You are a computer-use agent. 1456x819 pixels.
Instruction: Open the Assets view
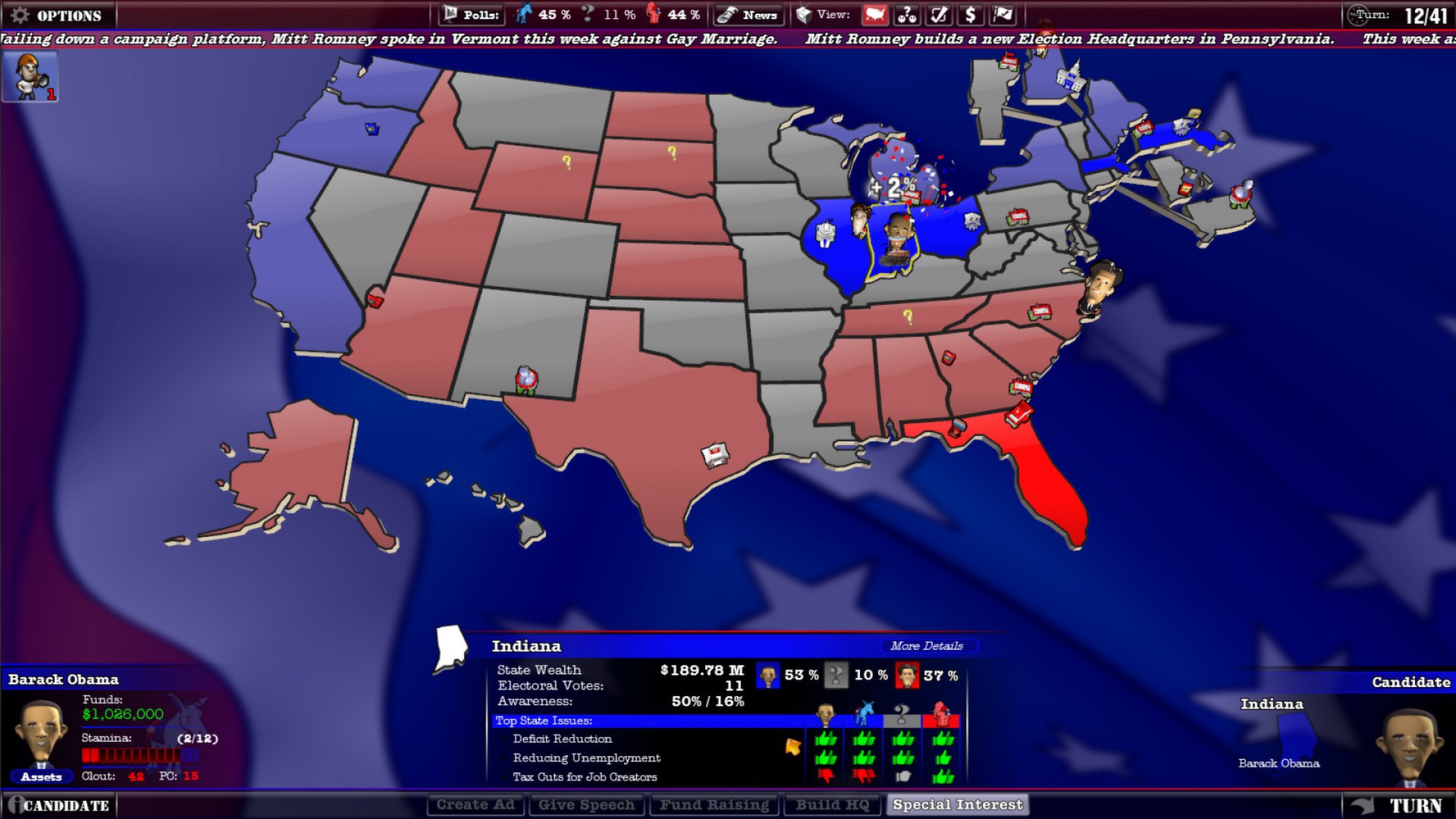point(43,777)
